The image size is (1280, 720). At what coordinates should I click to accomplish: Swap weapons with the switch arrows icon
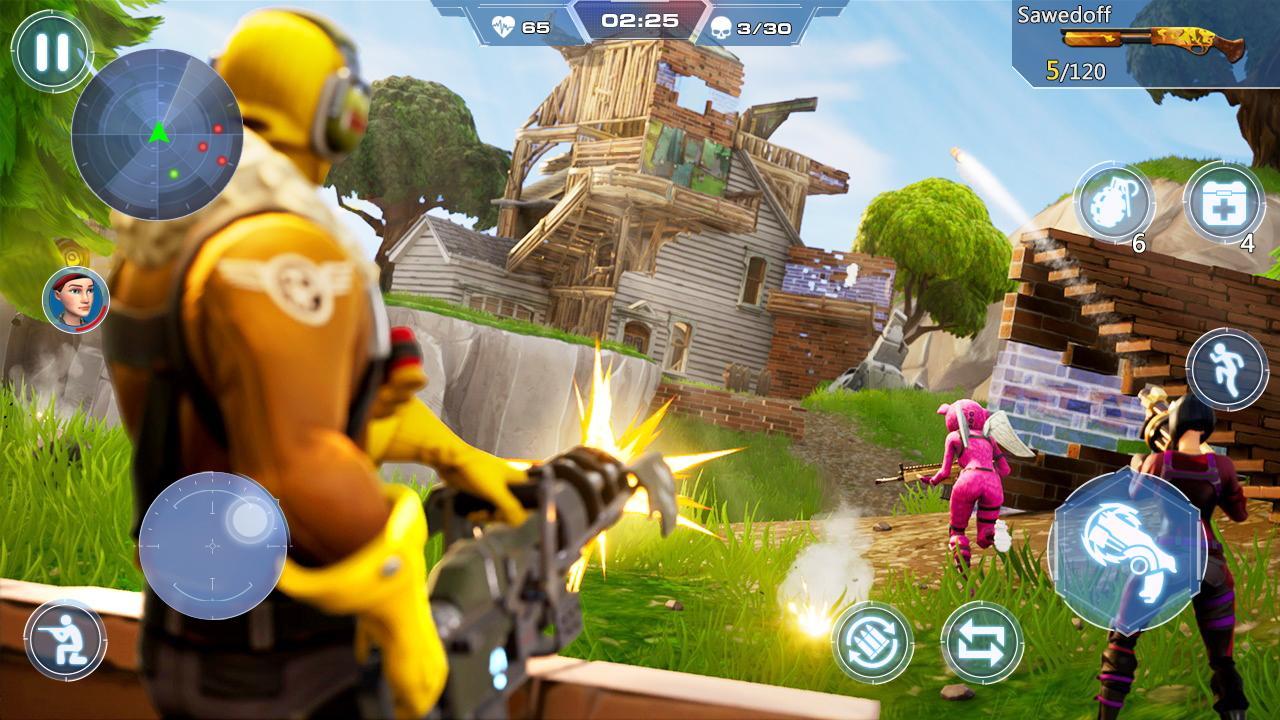point(985,643)
